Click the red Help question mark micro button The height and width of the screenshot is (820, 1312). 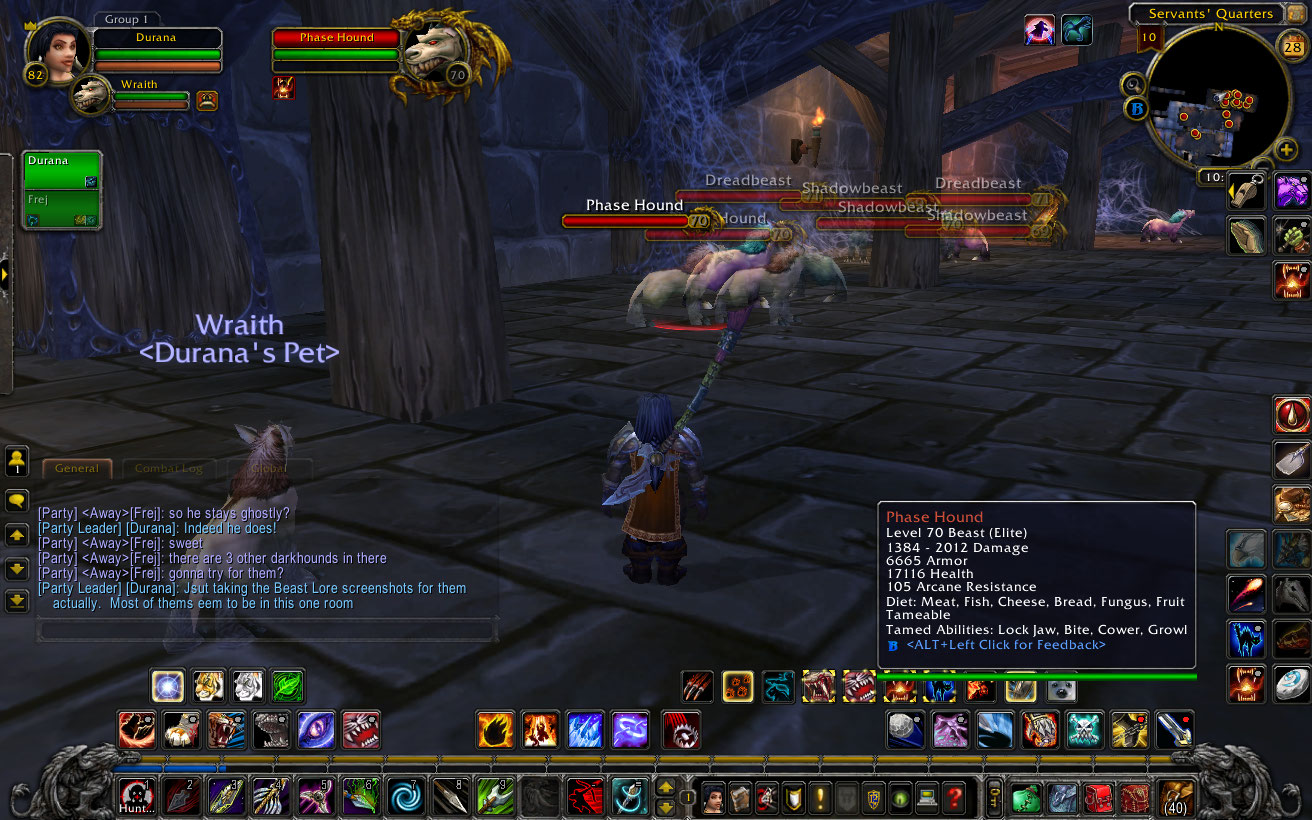pos(954,797)
